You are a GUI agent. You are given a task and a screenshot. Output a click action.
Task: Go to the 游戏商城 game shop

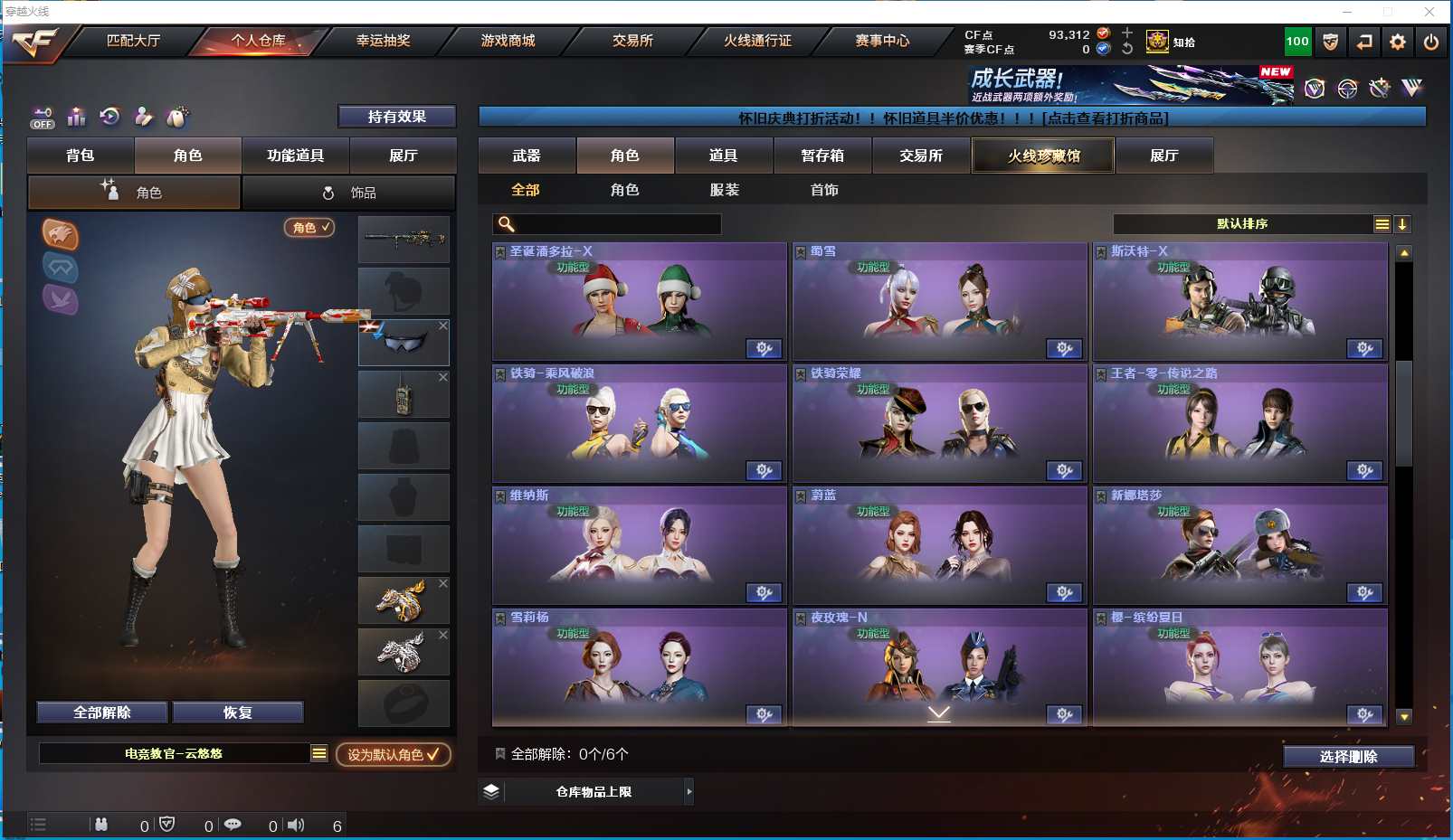[508, 41]
